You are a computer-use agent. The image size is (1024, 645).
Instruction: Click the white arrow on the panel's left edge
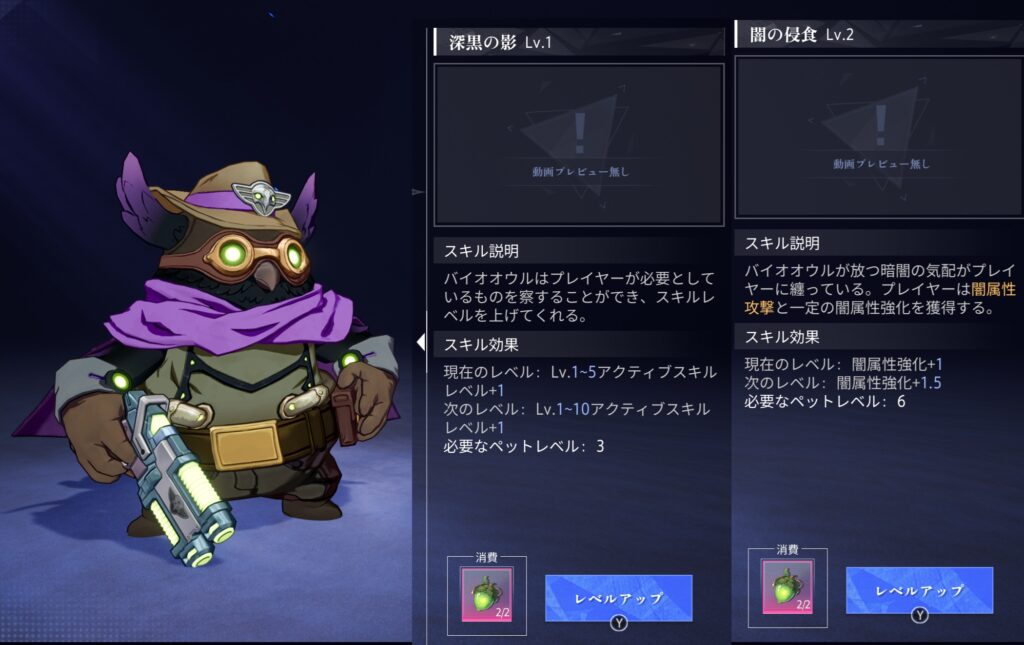point(421,343)
